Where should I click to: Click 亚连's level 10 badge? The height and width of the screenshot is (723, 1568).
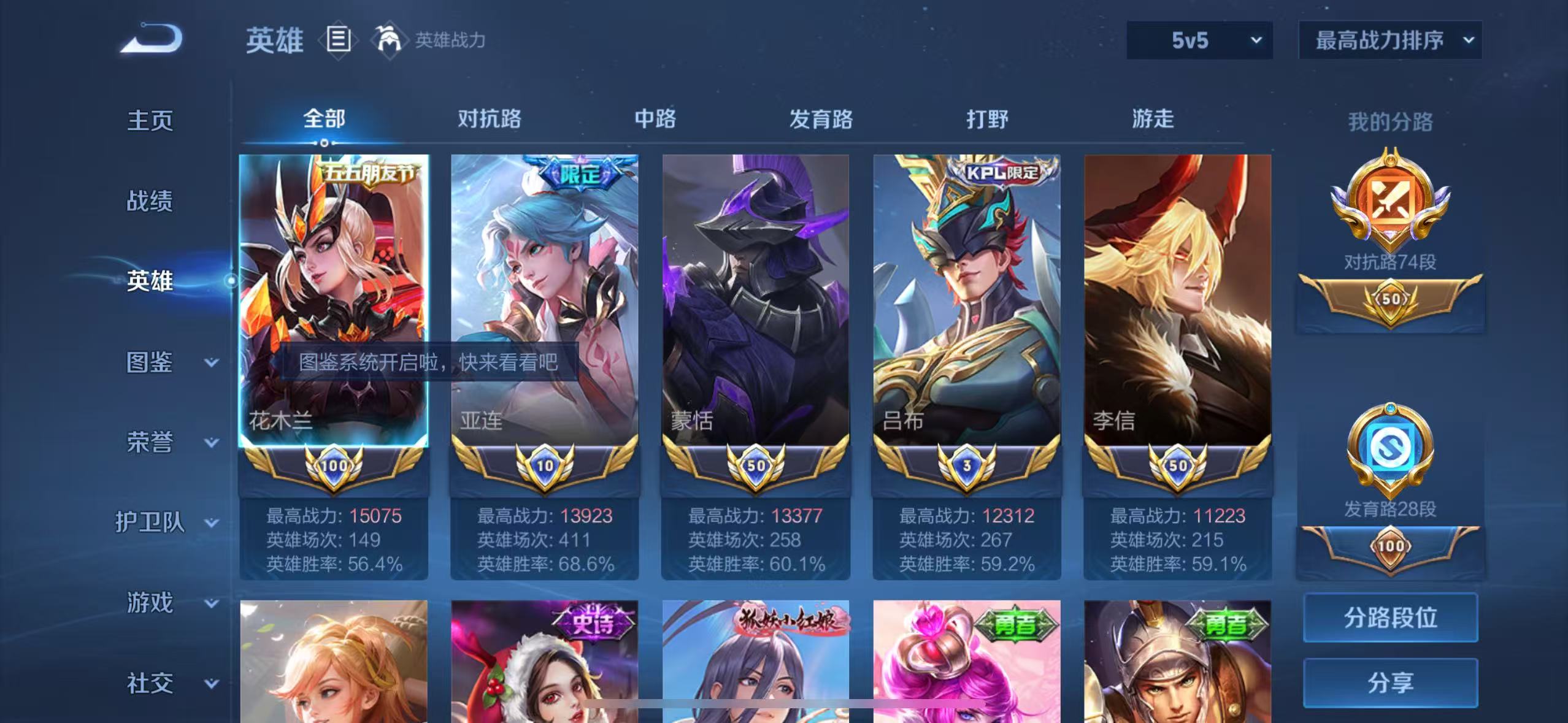coord(545,465)
